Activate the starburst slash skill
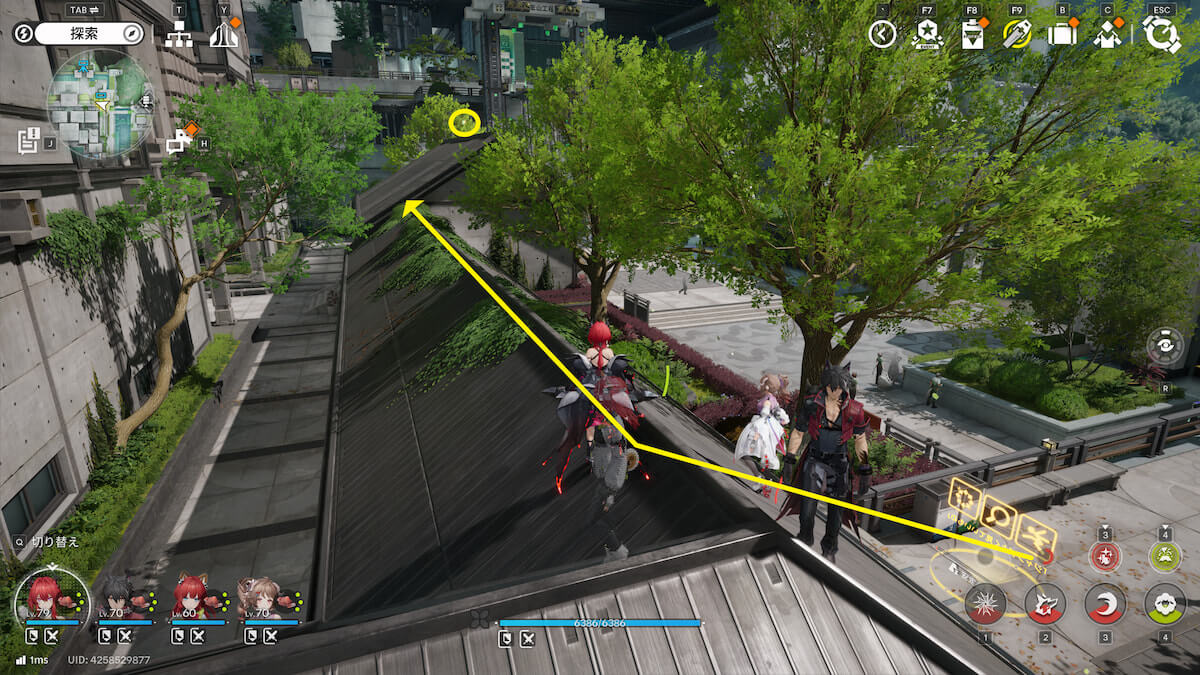 (985, 604)
